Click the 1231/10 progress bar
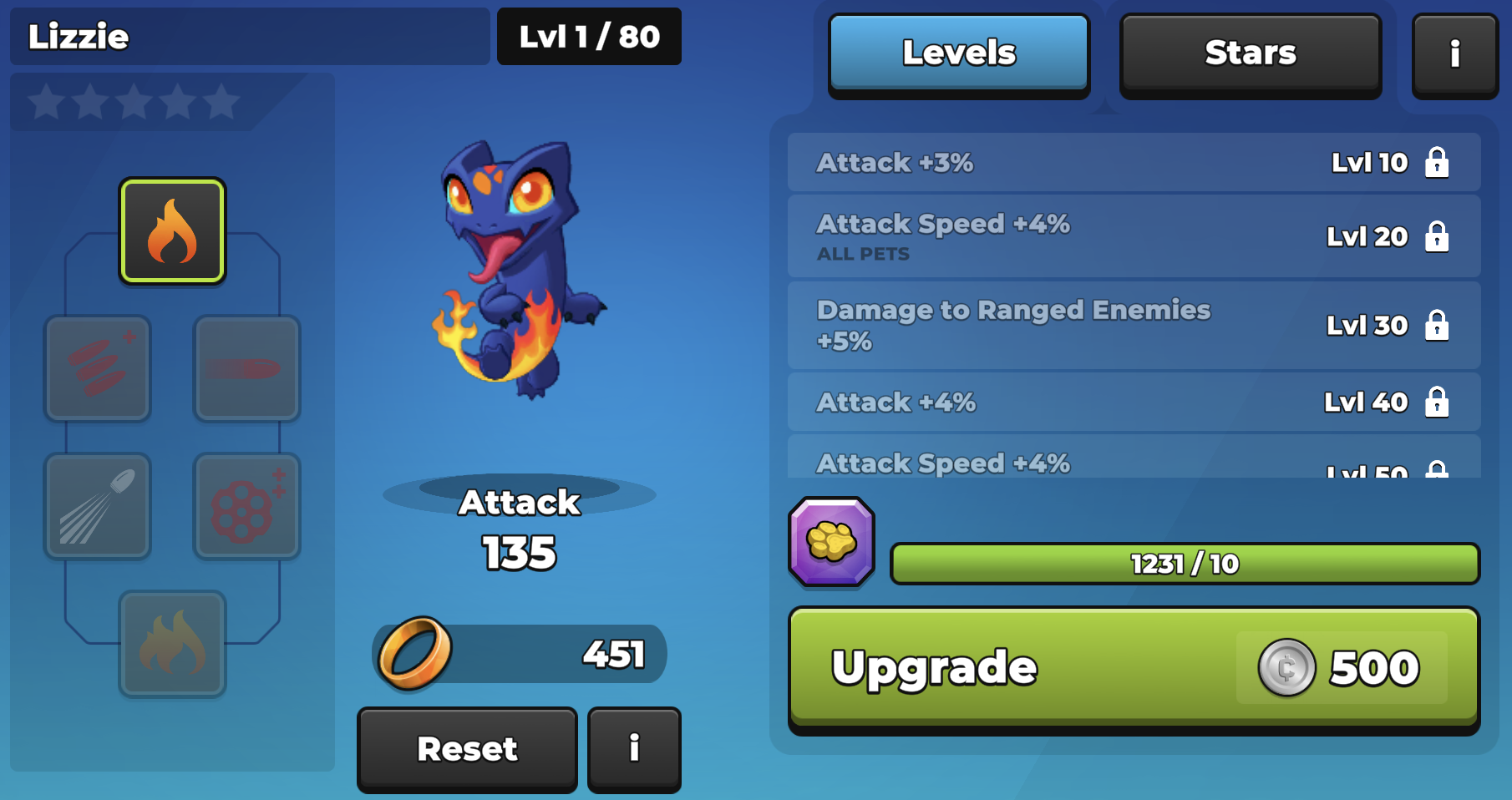Viewport: 1512px width, 800px height. 1184,563
